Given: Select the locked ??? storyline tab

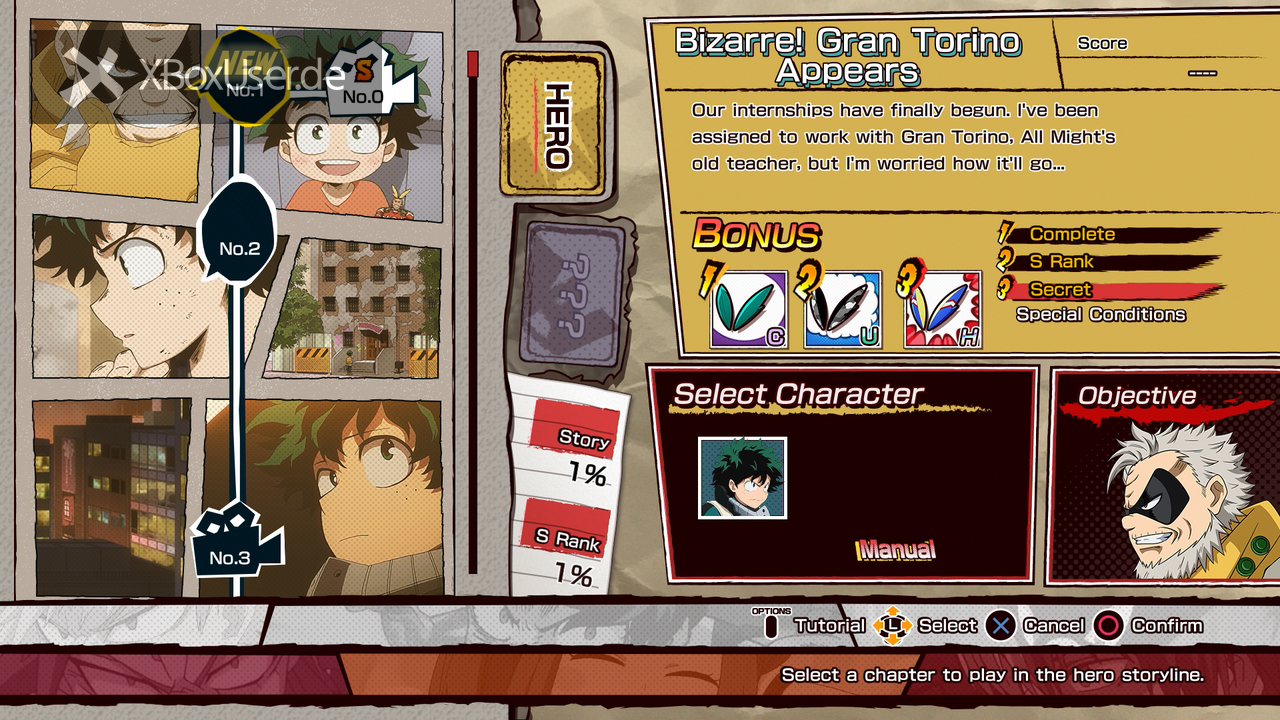Looking at the screenshot, I should point(572,297).
